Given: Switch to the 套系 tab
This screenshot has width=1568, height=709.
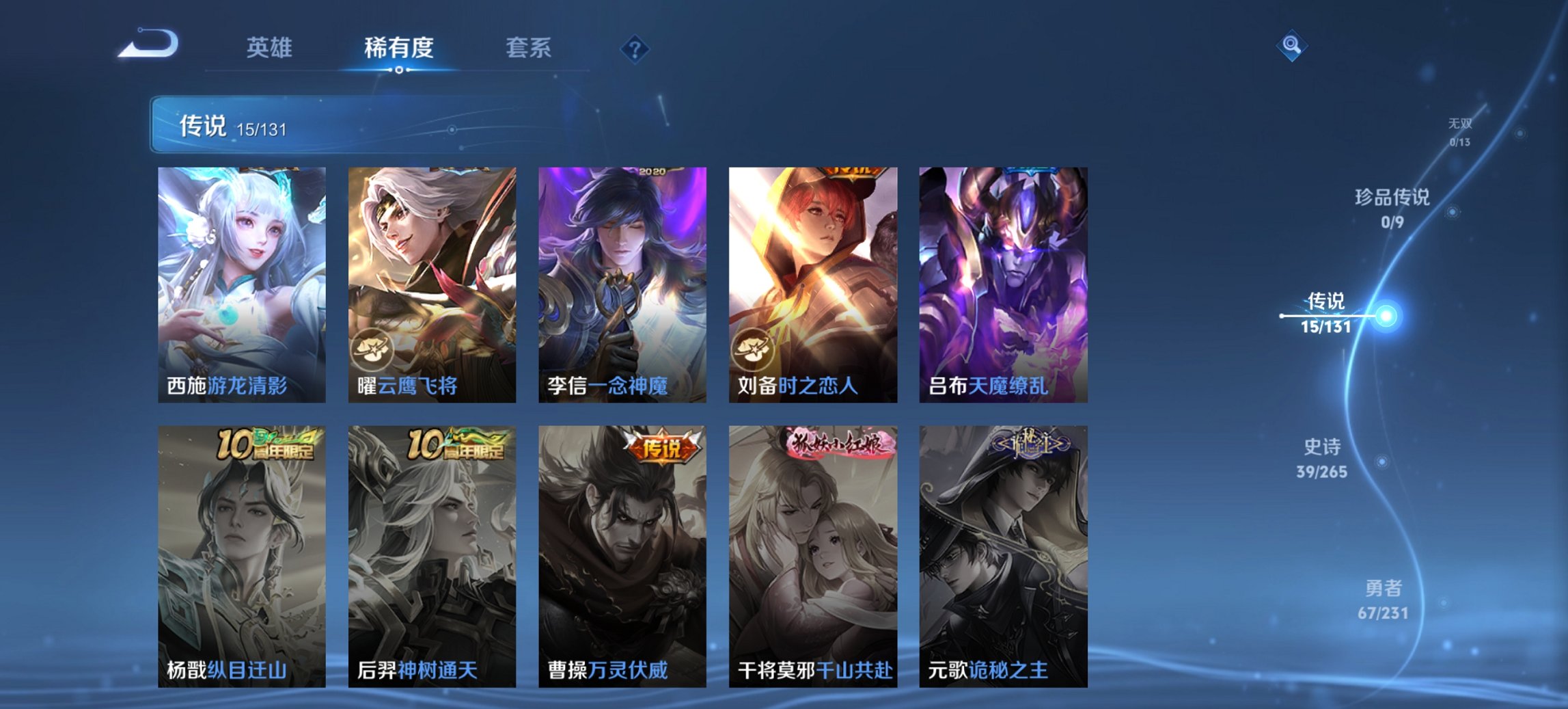Looking at the screenshot, I should coord(528,48).
